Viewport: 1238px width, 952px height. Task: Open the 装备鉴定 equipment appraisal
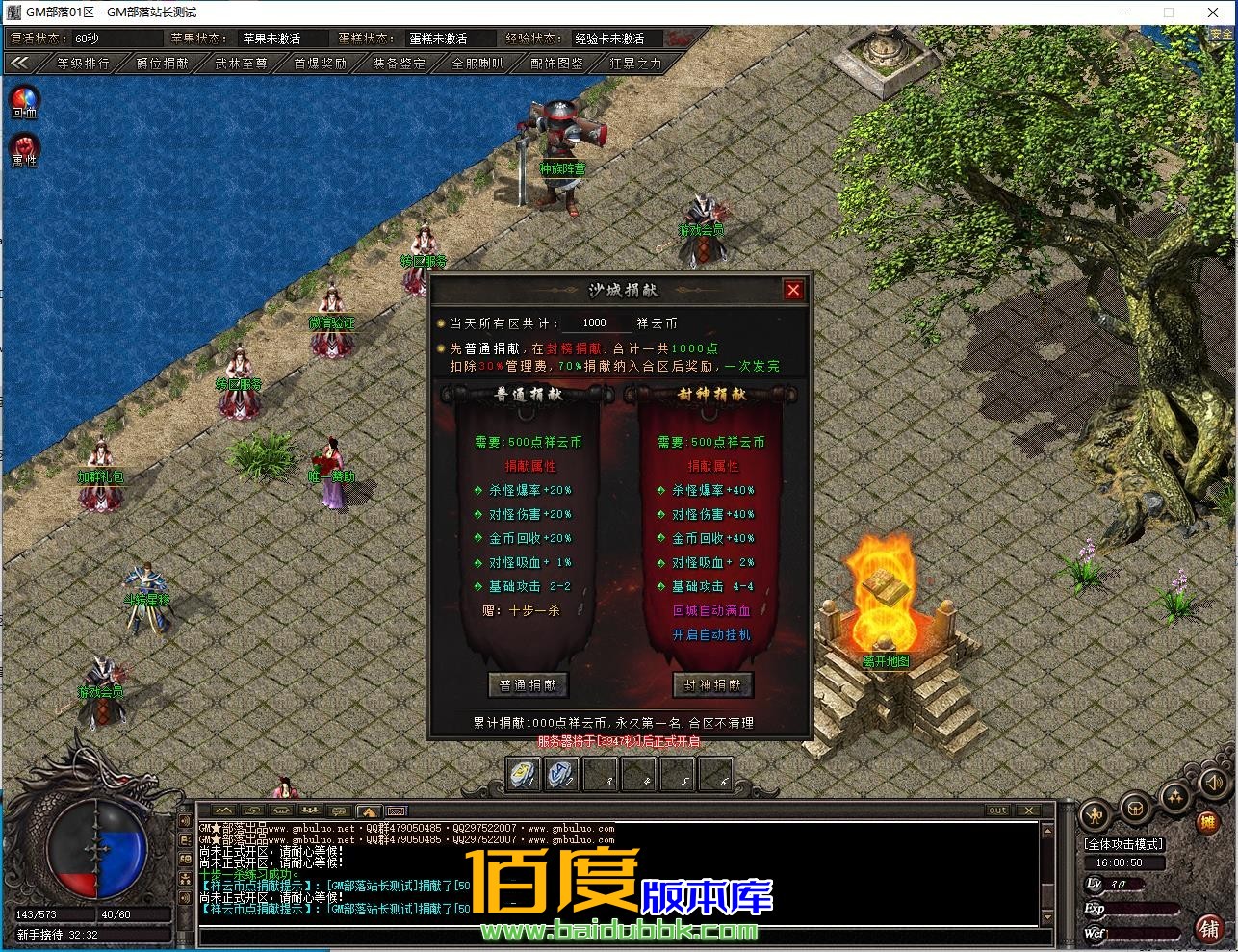click(399, 63)
